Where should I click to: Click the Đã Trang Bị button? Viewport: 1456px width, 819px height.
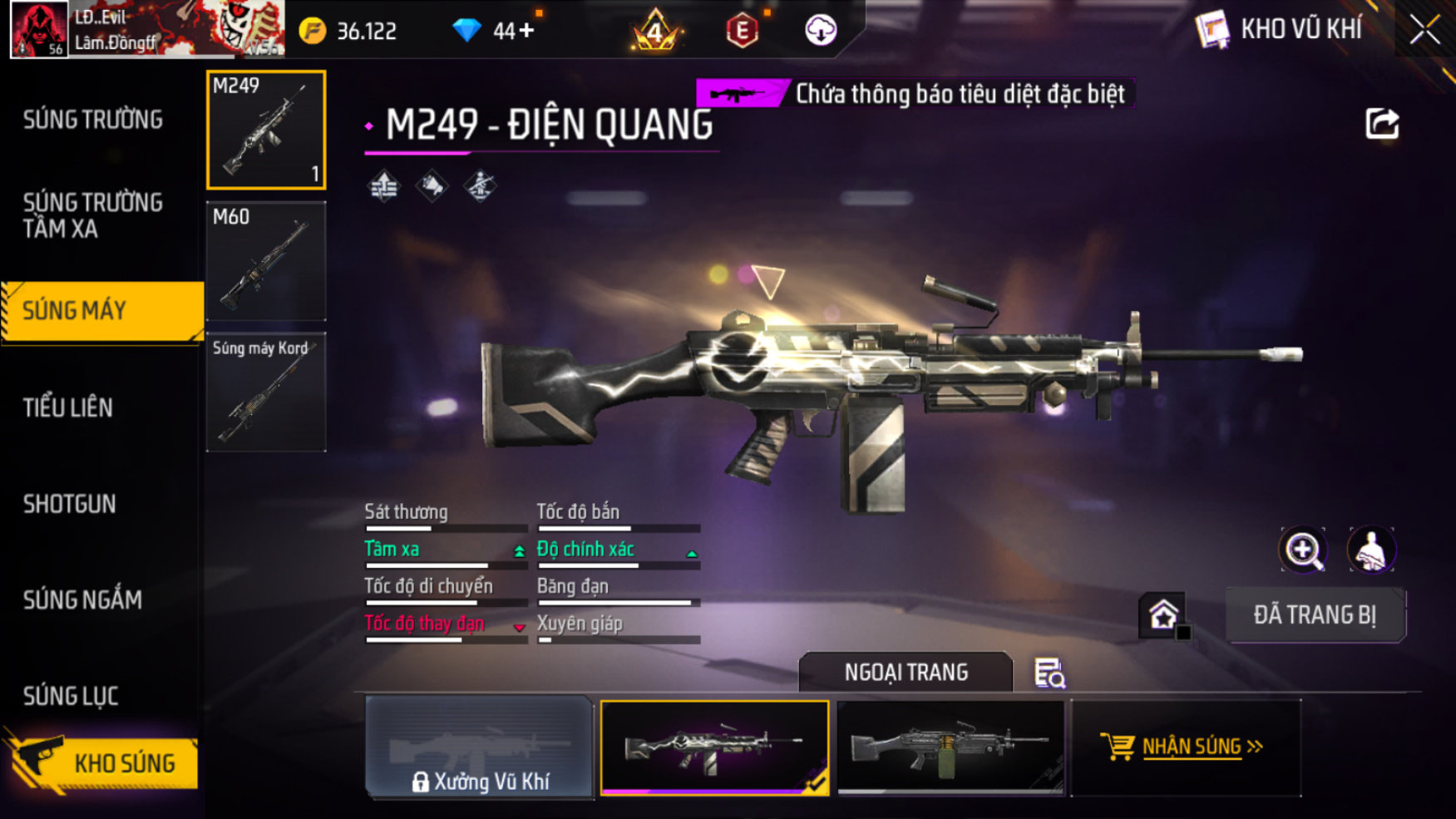coord(1315,615)
